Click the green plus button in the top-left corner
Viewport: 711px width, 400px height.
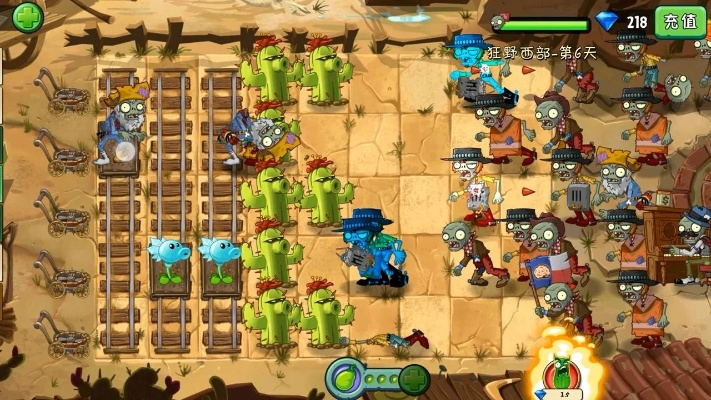pos(27,16)
